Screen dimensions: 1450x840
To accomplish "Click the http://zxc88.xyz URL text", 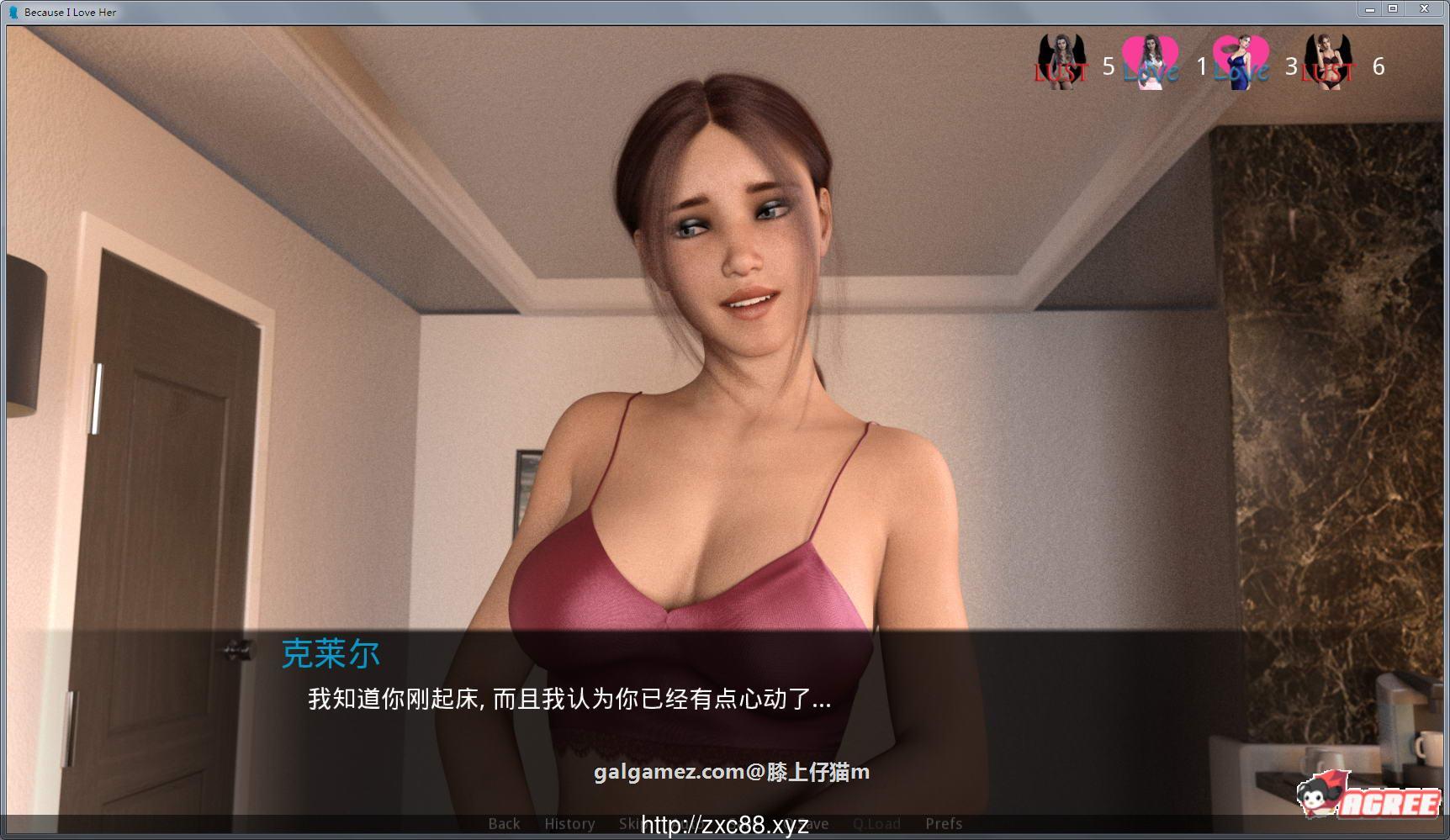I will (x=725, y=823).
